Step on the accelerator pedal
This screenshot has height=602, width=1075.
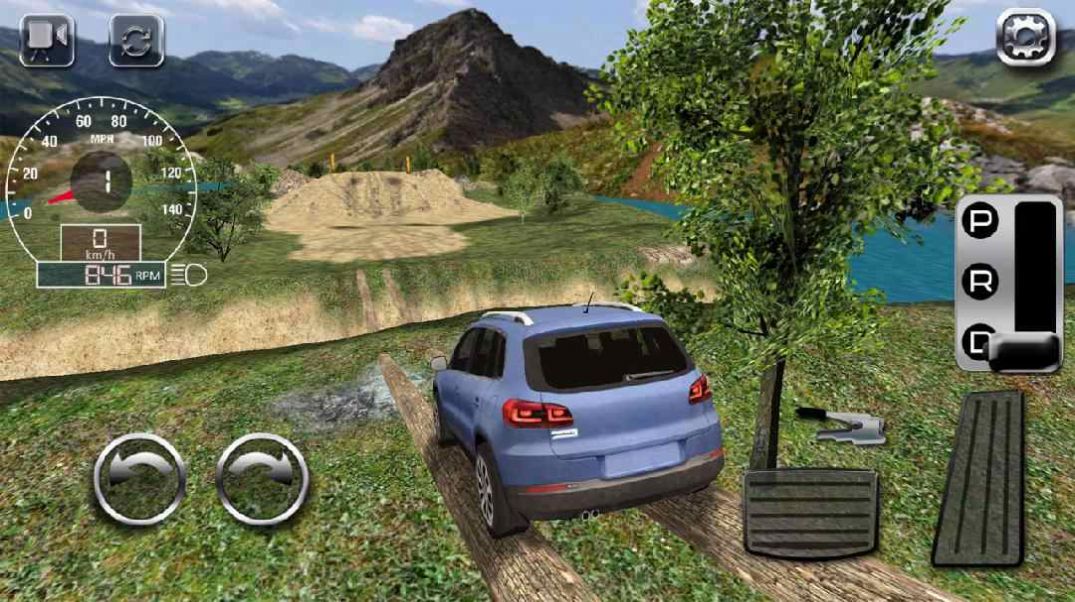pos(981,479)
